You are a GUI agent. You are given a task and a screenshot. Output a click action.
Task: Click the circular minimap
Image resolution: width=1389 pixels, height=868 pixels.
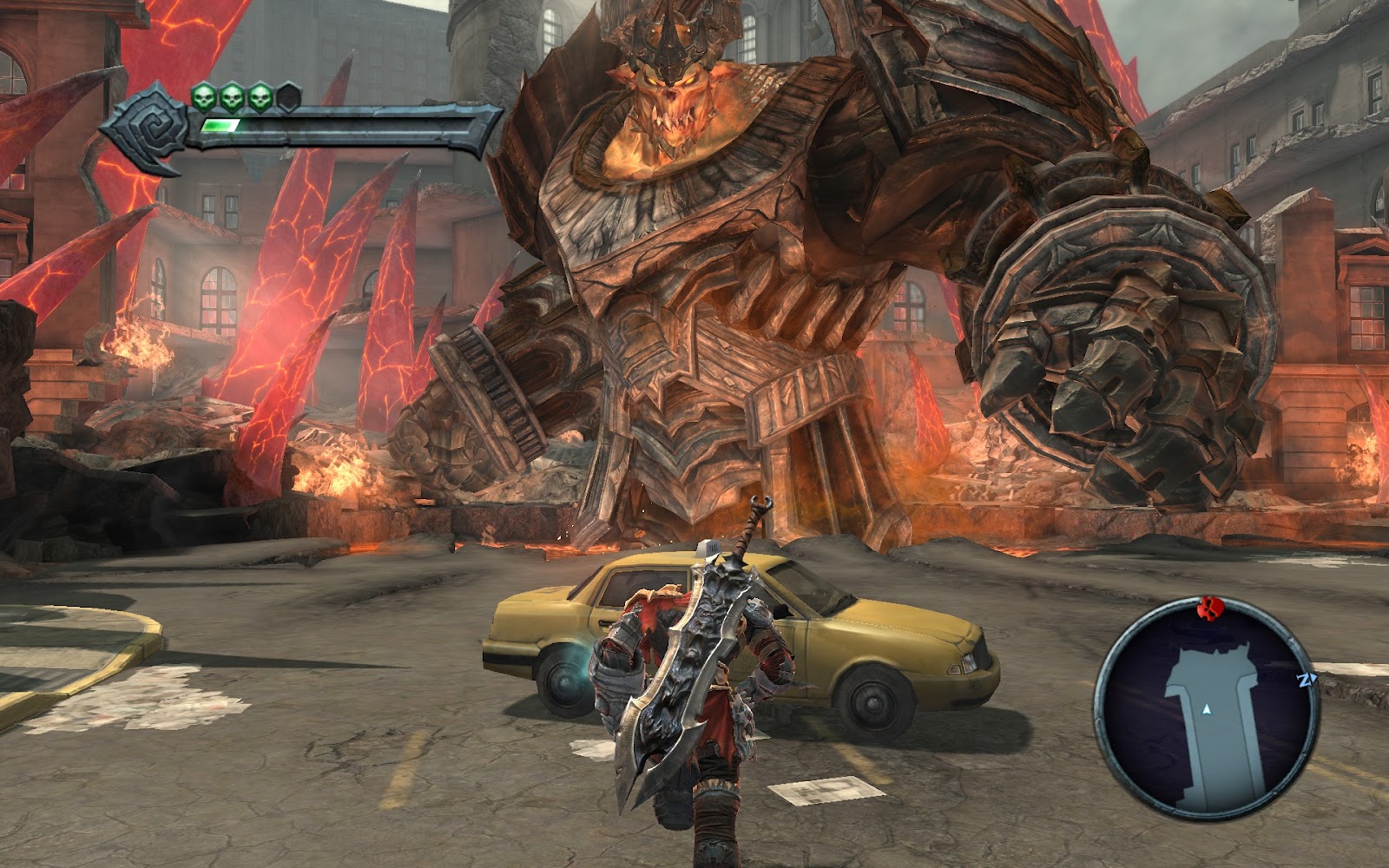[1207, 708]
